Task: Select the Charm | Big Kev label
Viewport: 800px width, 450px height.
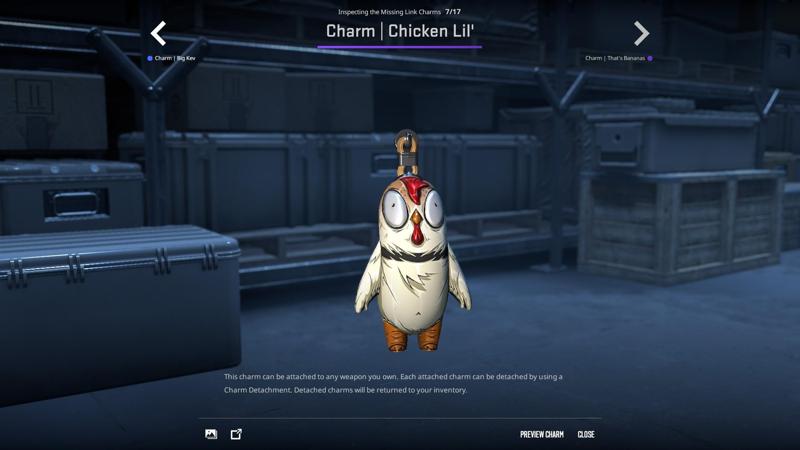Action: (174, 59)
